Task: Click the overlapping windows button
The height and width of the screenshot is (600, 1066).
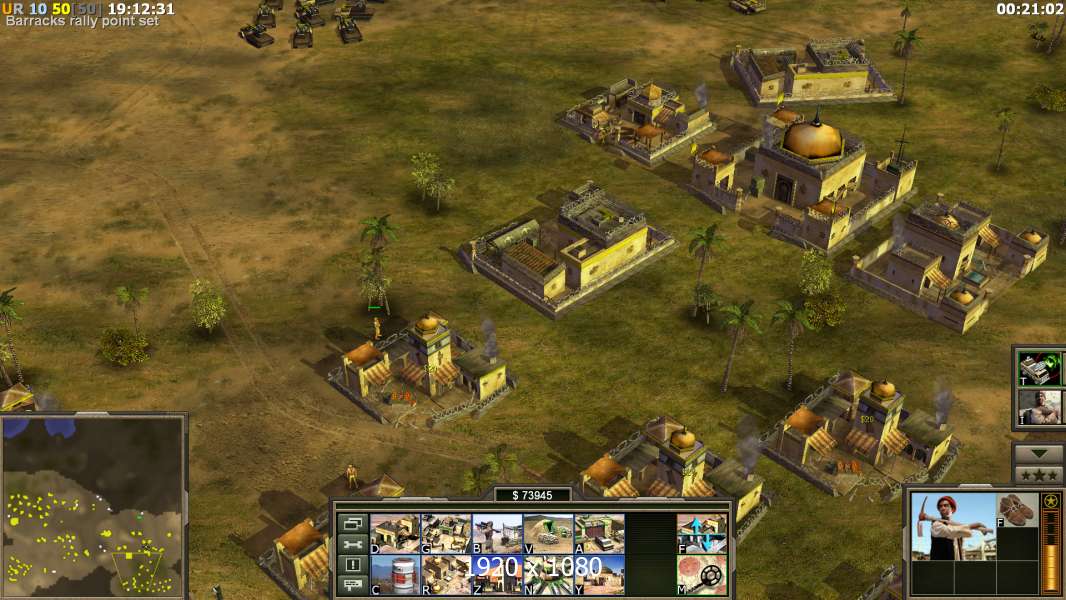Action: (x=352, y=523)
